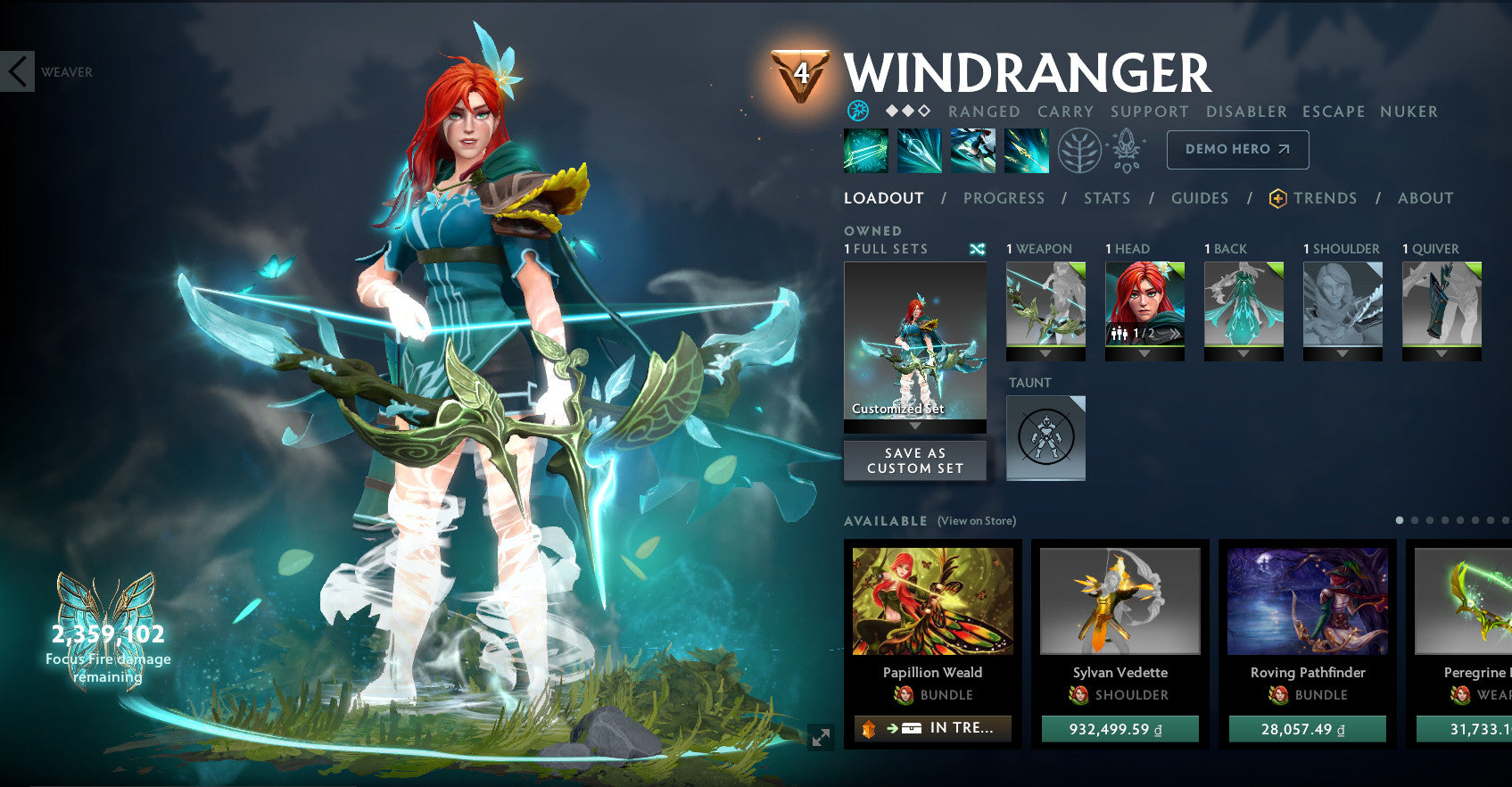
Task: Open the Powershot ability details
Action: coord(919,150)
